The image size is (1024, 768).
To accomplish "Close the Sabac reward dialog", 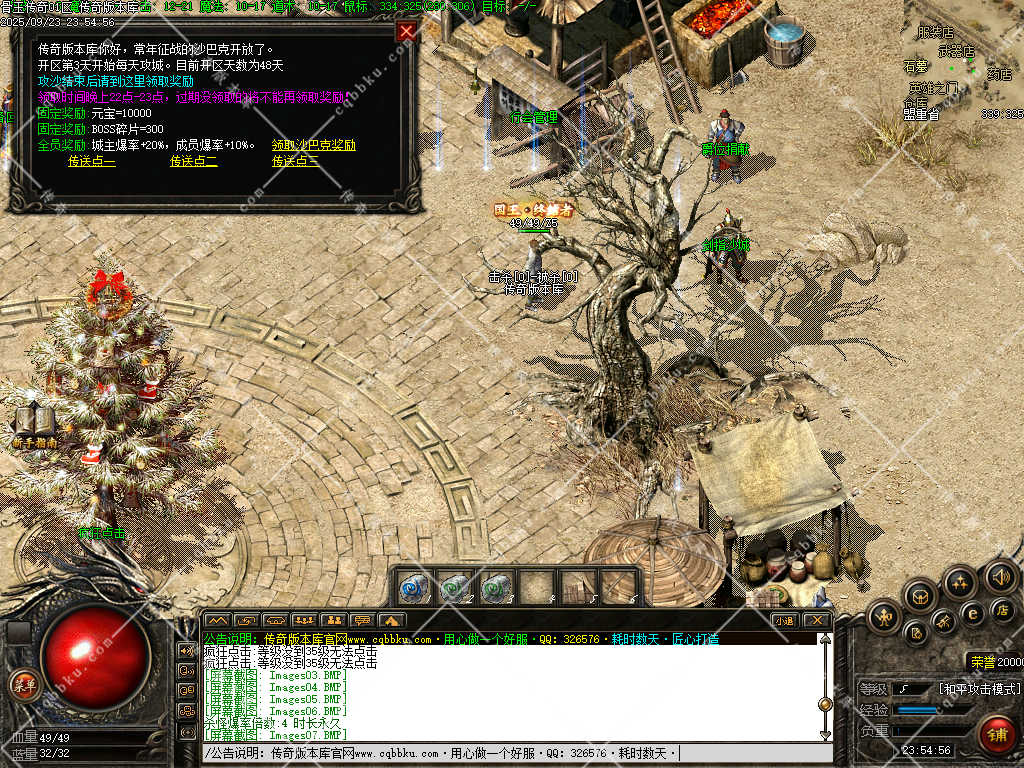I will (x=406, y=31).
